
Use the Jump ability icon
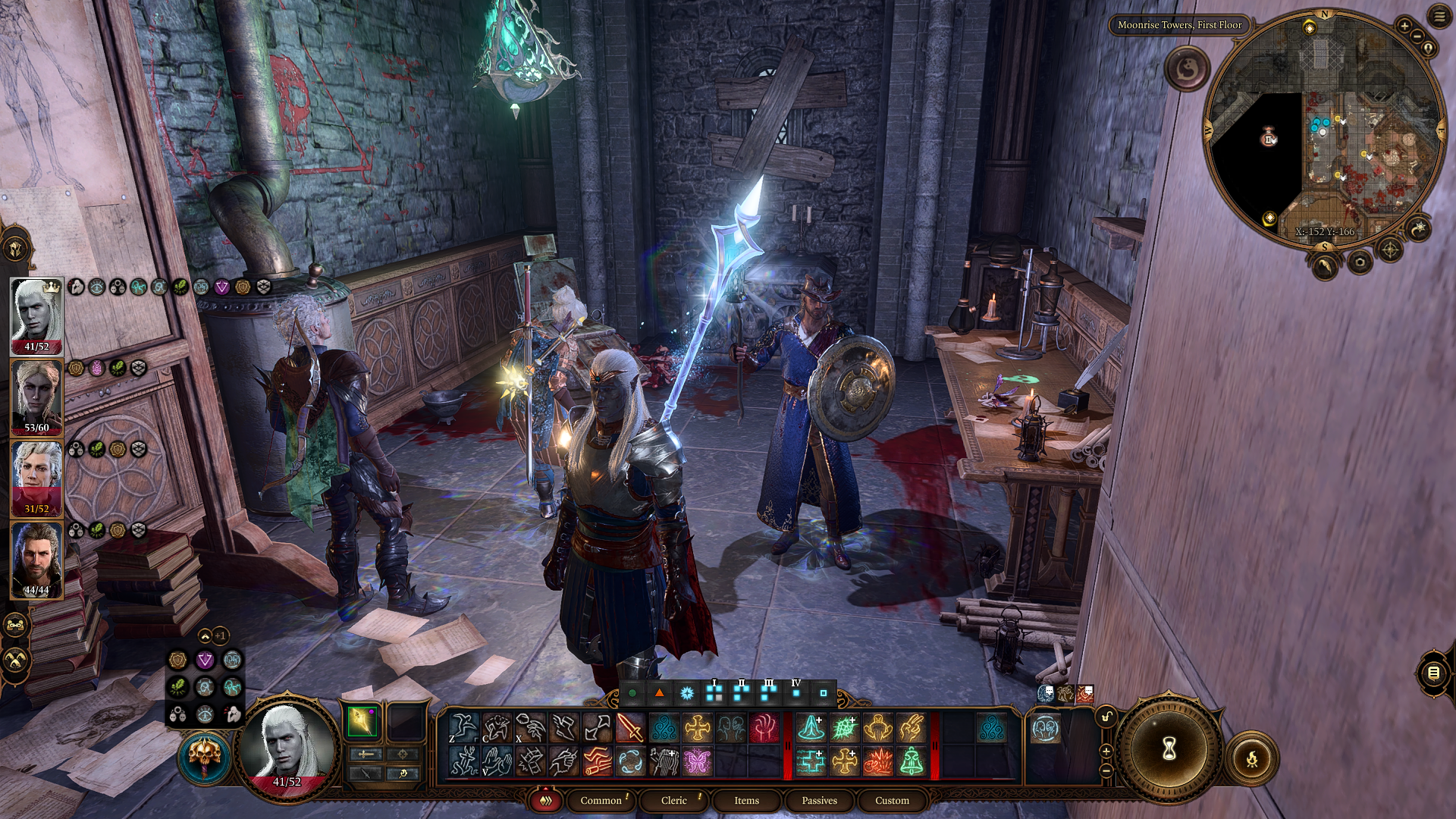(463, 728)
